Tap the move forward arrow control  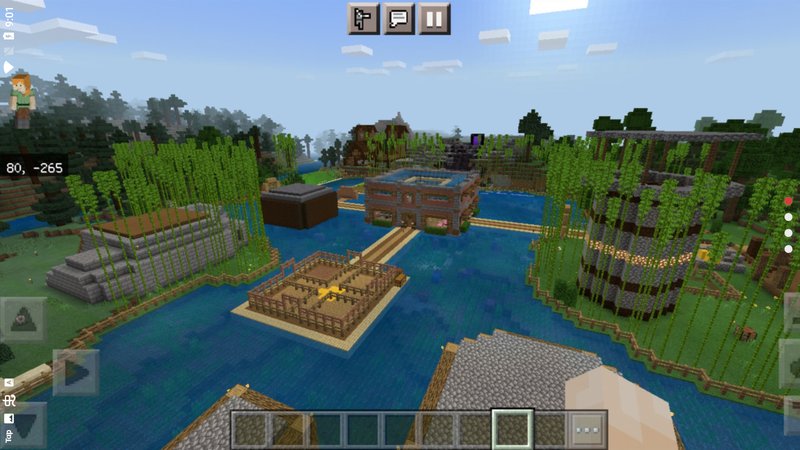tap(22, 319)
